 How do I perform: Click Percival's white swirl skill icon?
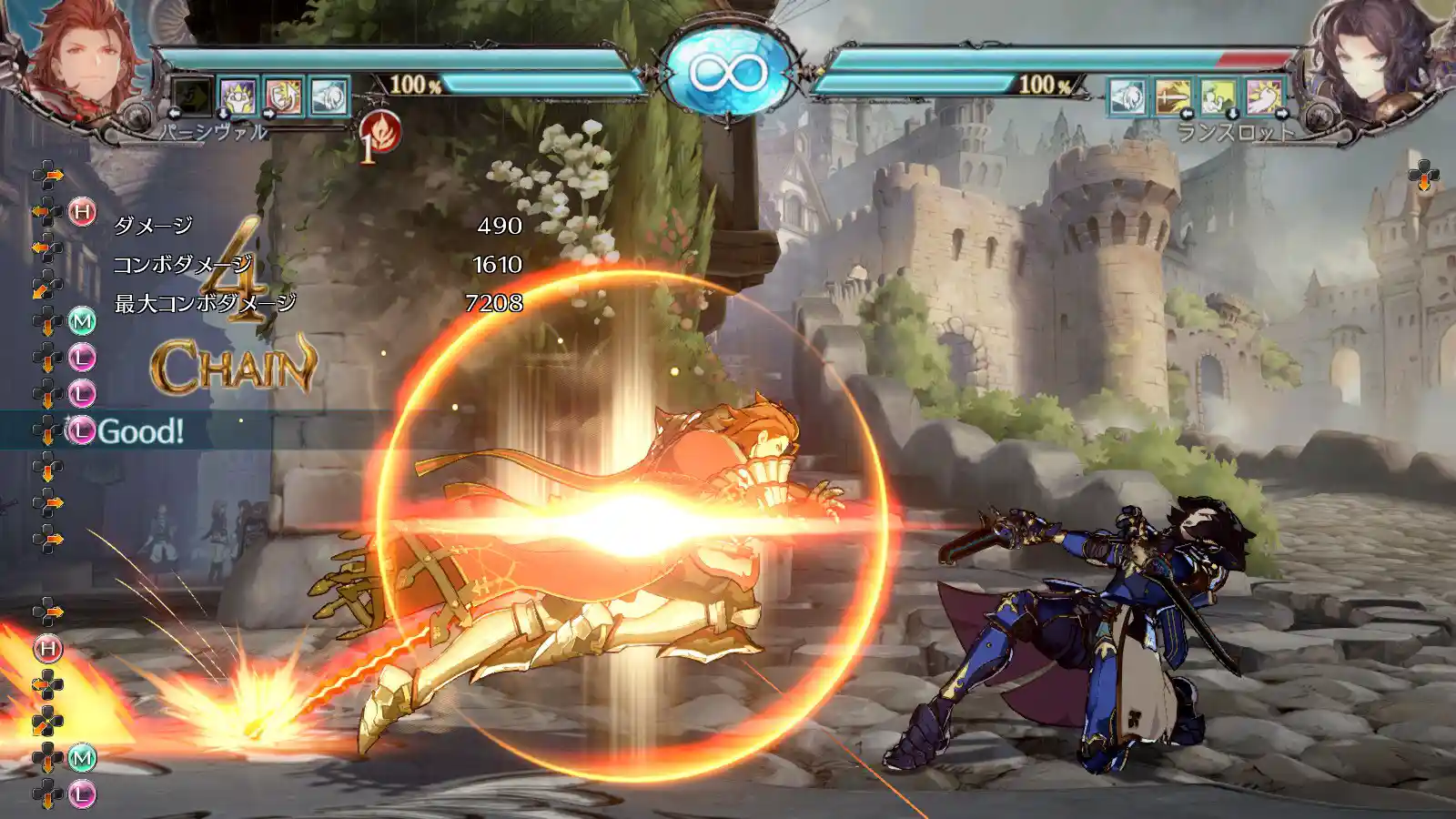pyautogui.click(x=329, y=96)
